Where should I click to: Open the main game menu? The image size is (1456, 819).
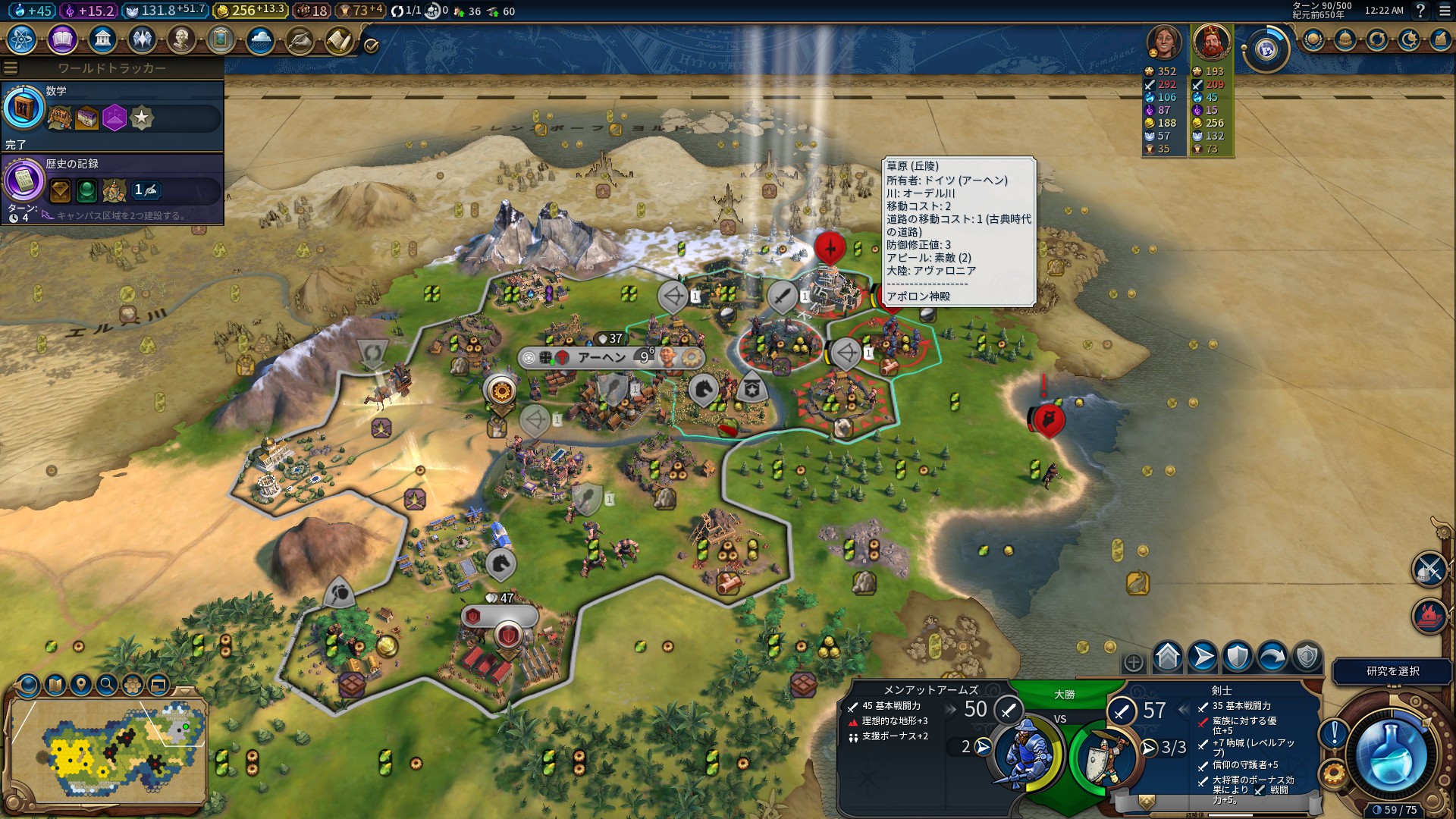1444,11
